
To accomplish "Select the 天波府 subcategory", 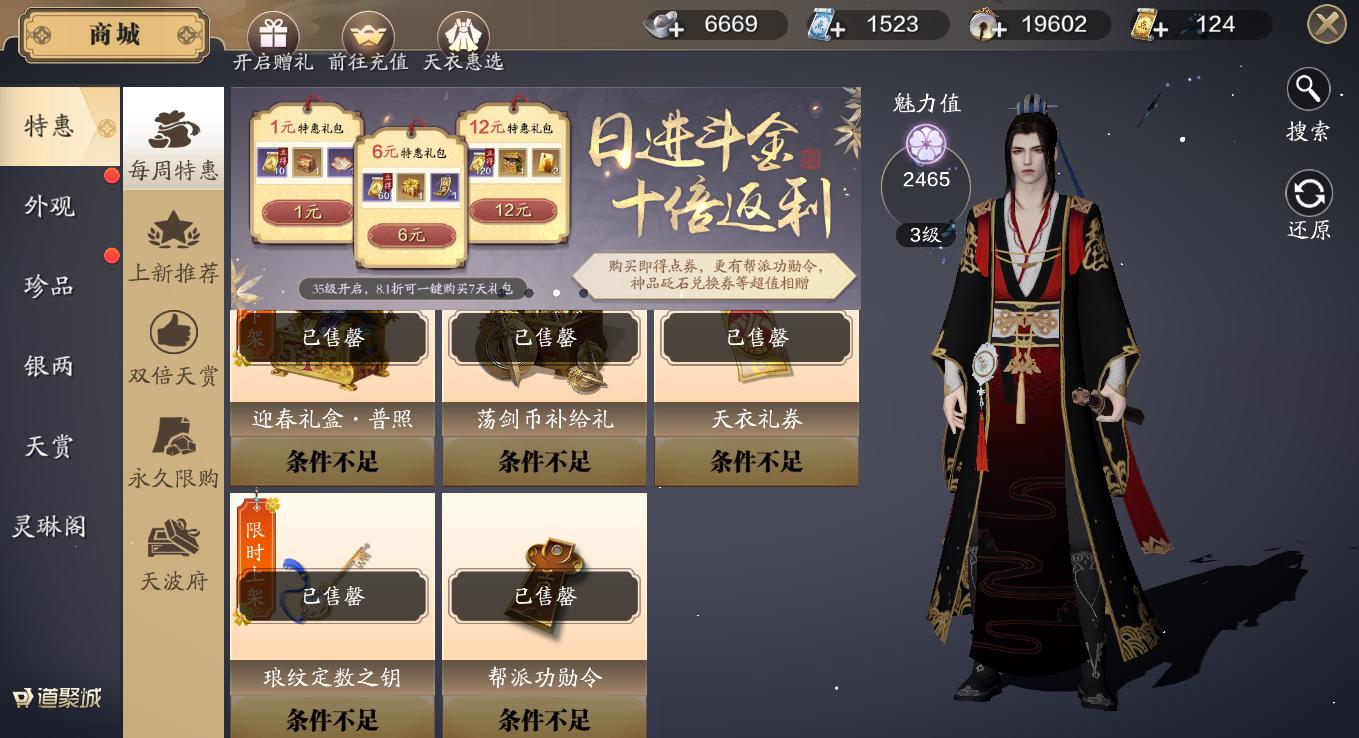I will tap(173, 556).
